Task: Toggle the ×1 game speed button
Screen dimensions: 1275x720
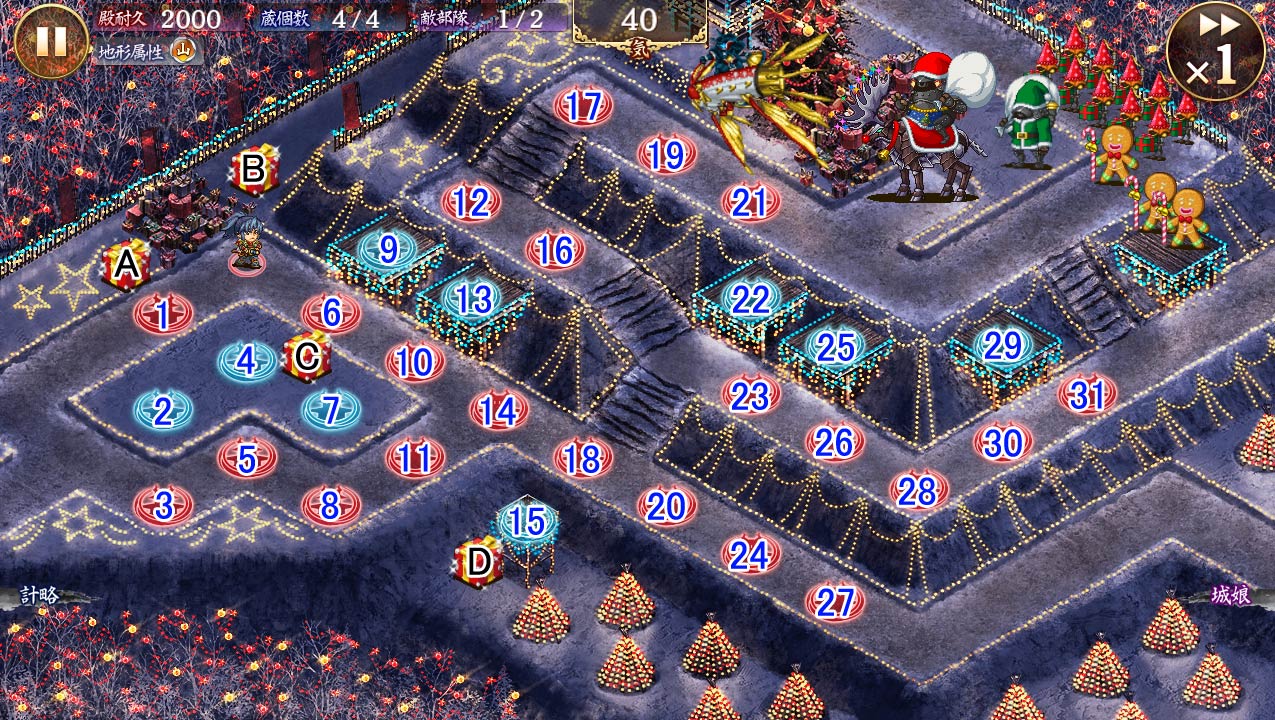Action: click(1215, 50)
